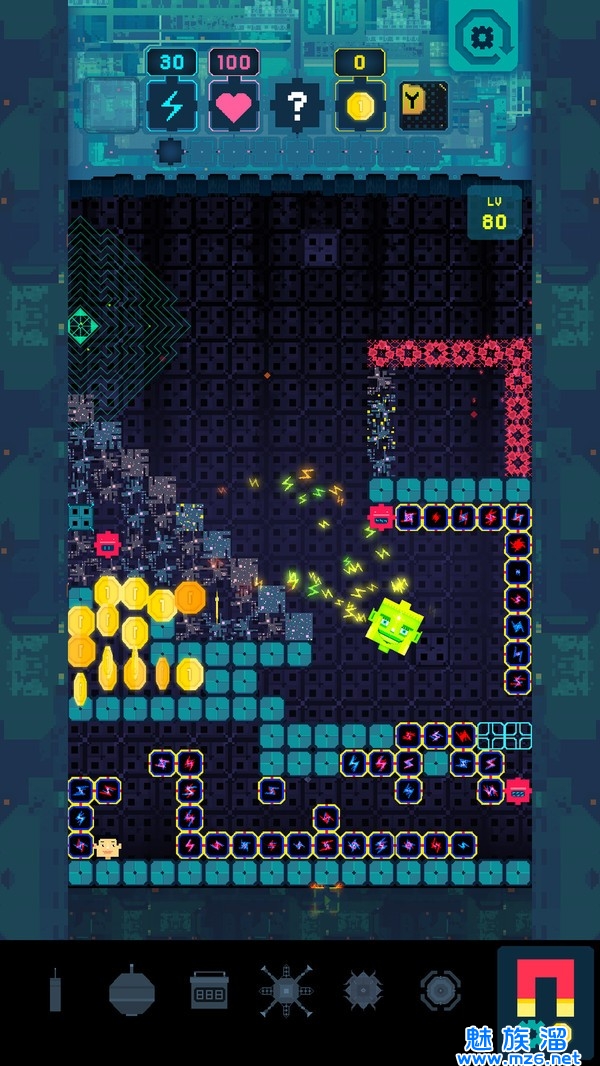Select the thin antenna stick gadget
The image size is (600, 1066).
[56, 991]
